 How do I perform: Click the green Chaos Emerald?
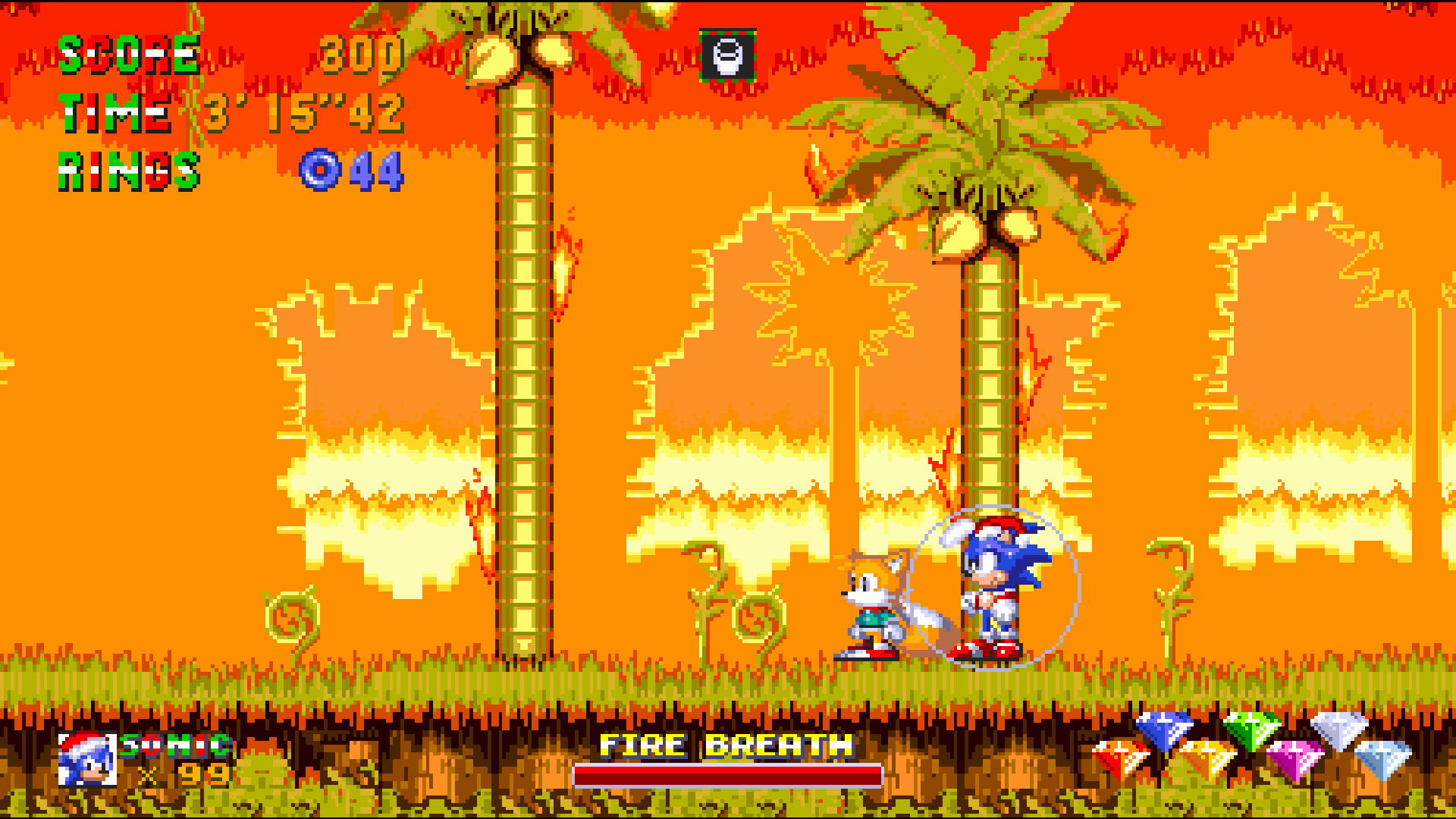point(1253,730)
